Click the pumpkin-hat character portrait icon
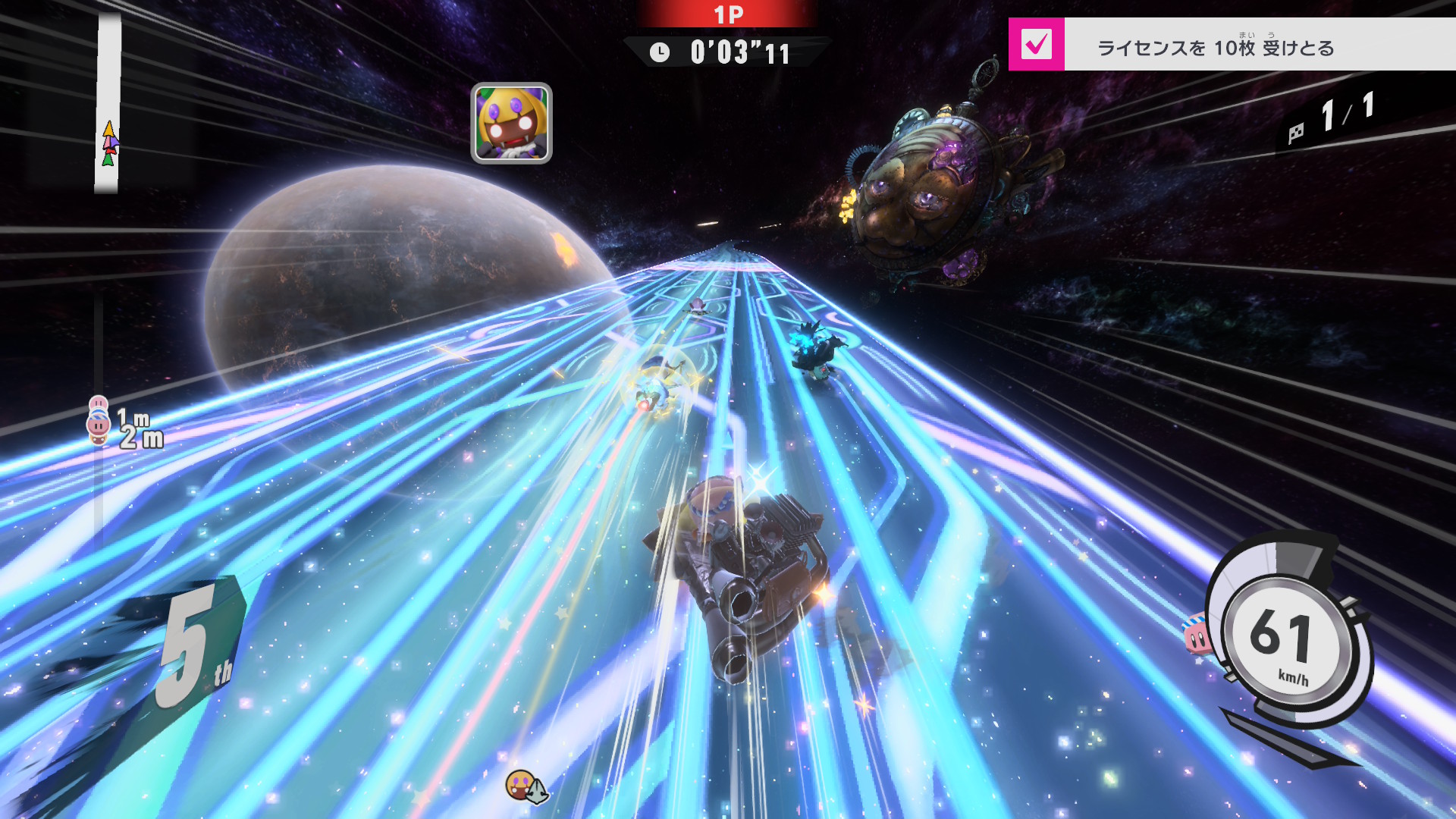The height and width of the screenshot is (819, 1456). (x=511, y=123)
